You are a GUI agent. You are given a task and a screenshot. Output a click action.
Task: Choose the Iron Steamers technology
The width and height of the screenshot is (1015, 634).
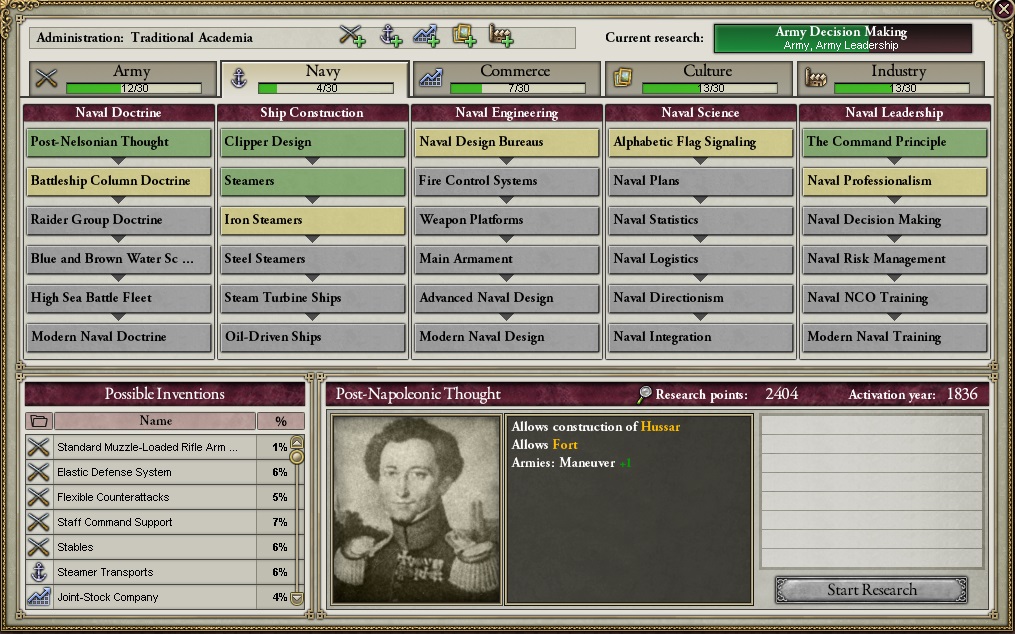pos(313,220)
